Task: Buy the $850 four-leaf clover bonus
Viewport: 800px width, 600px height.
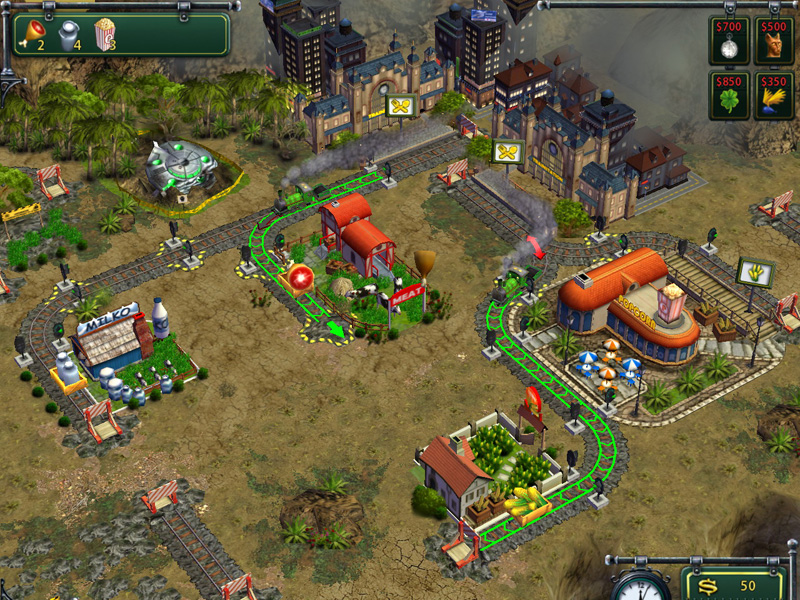Action: [x=729, y=96]
